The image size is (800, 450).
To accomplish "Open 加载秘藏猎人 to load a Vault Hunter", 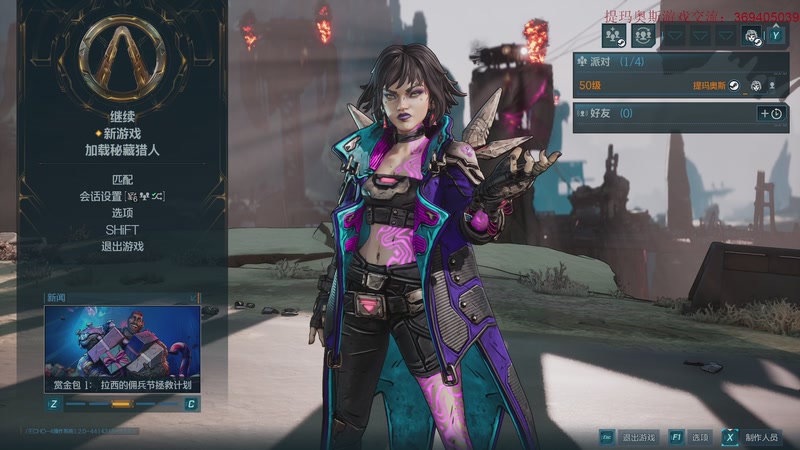I will pos(122,150).
